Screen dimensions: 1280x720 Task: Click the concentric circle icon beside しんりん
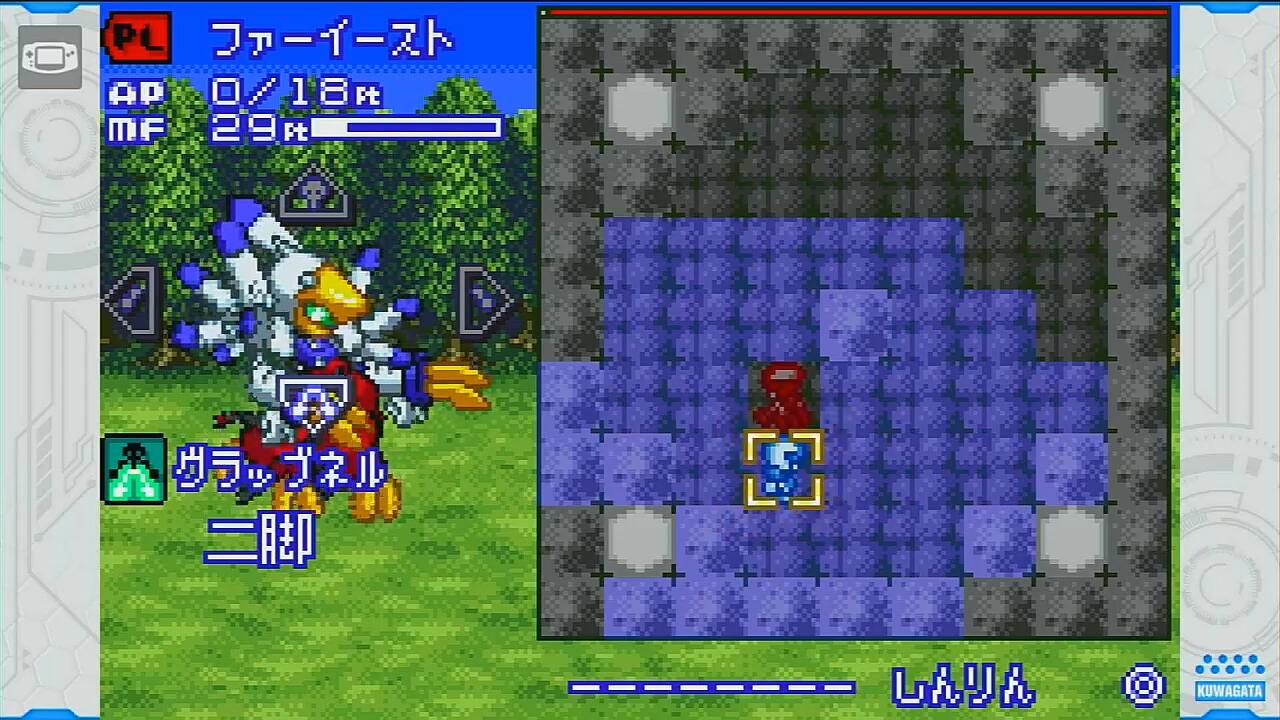click(1143, 686)
